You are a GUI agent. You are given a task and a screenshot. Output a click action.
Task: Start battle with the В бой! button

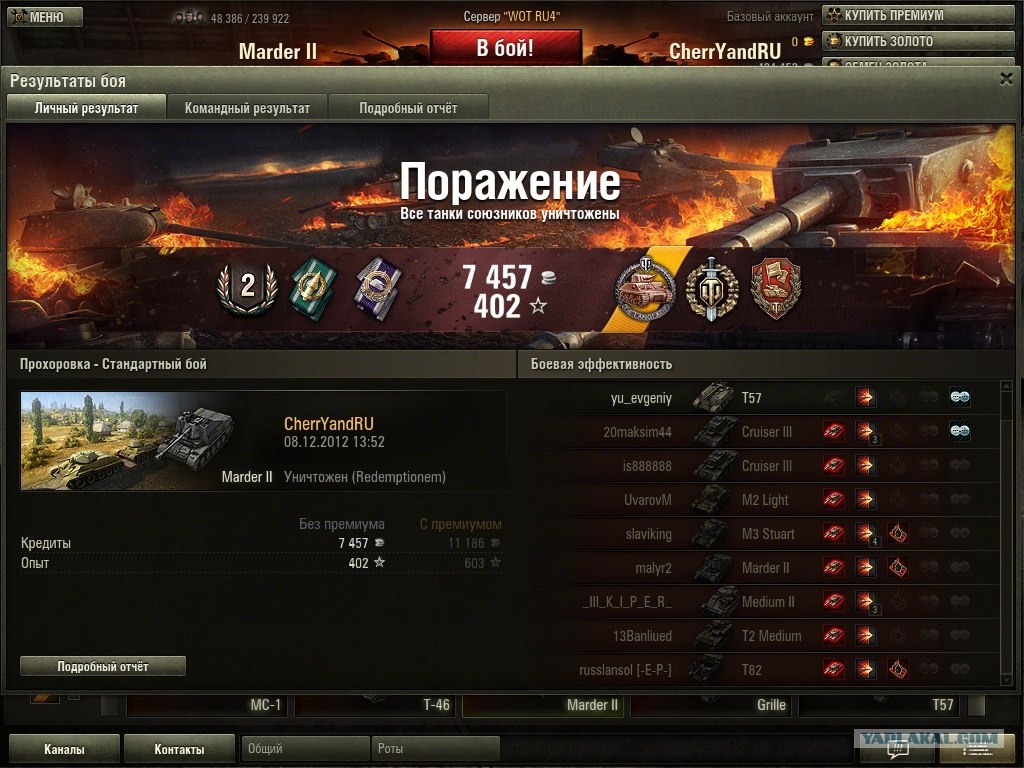(505, 48)
